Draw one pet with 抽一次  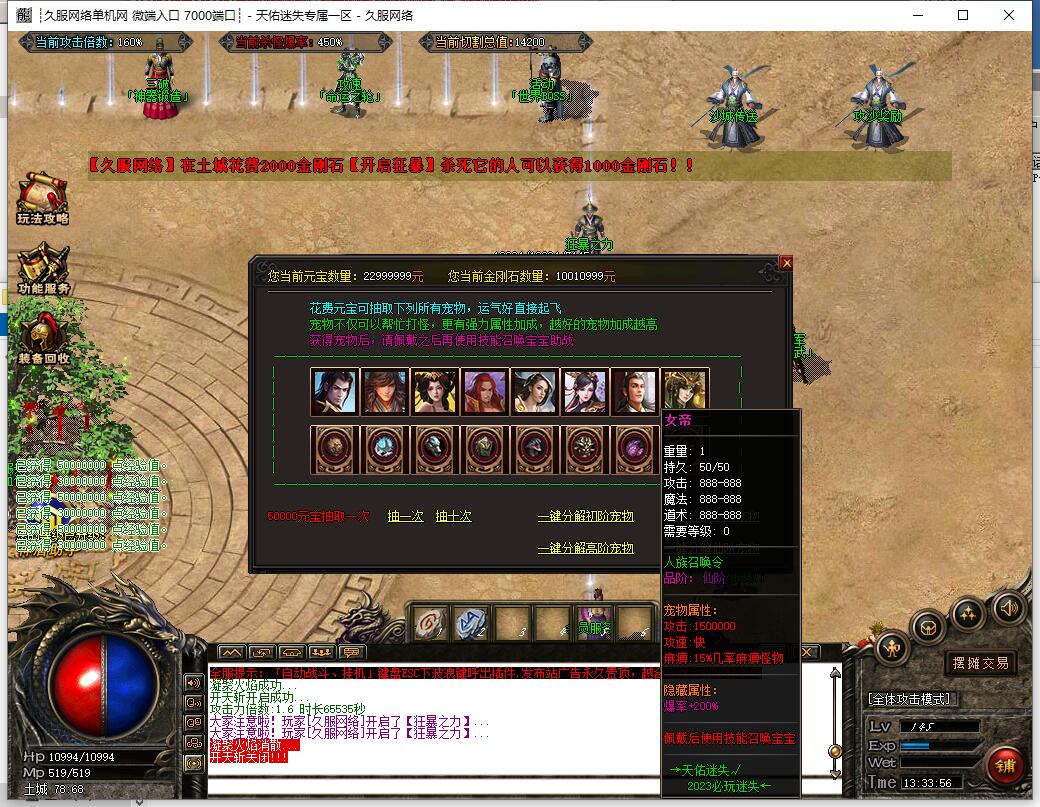pyautogui.click(x=405, y=516)
